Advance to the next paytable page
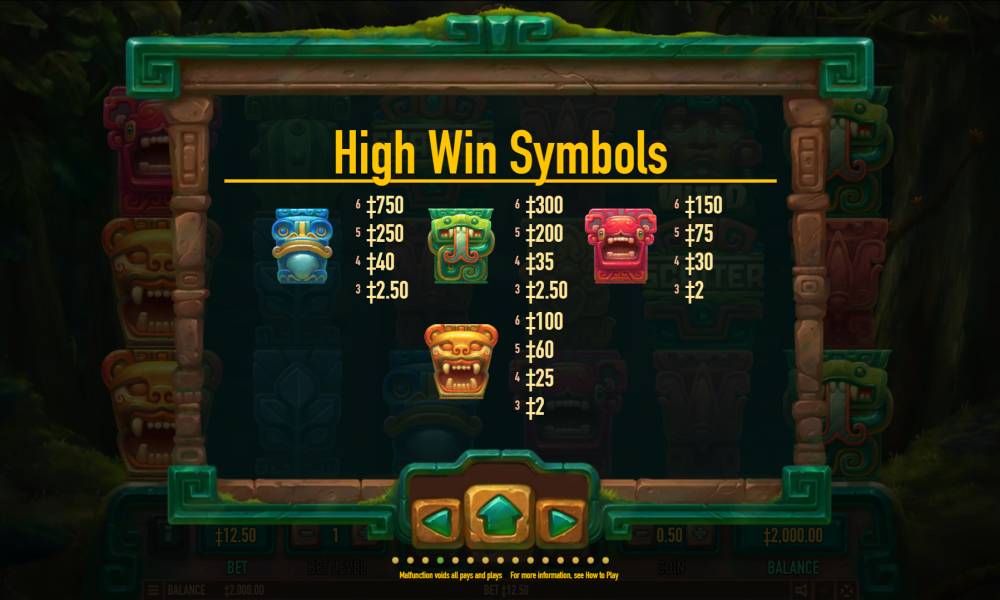This screenshot has height=600, width=1000. [x=561, y=520]
